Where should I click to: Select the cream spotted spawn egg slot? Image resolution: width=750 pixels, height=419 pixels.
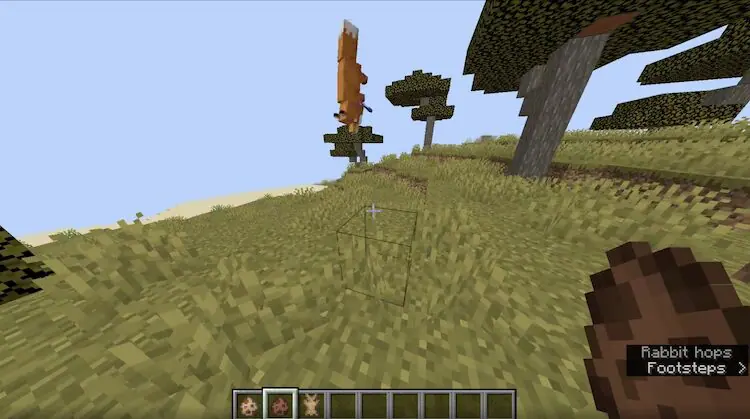click(248, 404)
